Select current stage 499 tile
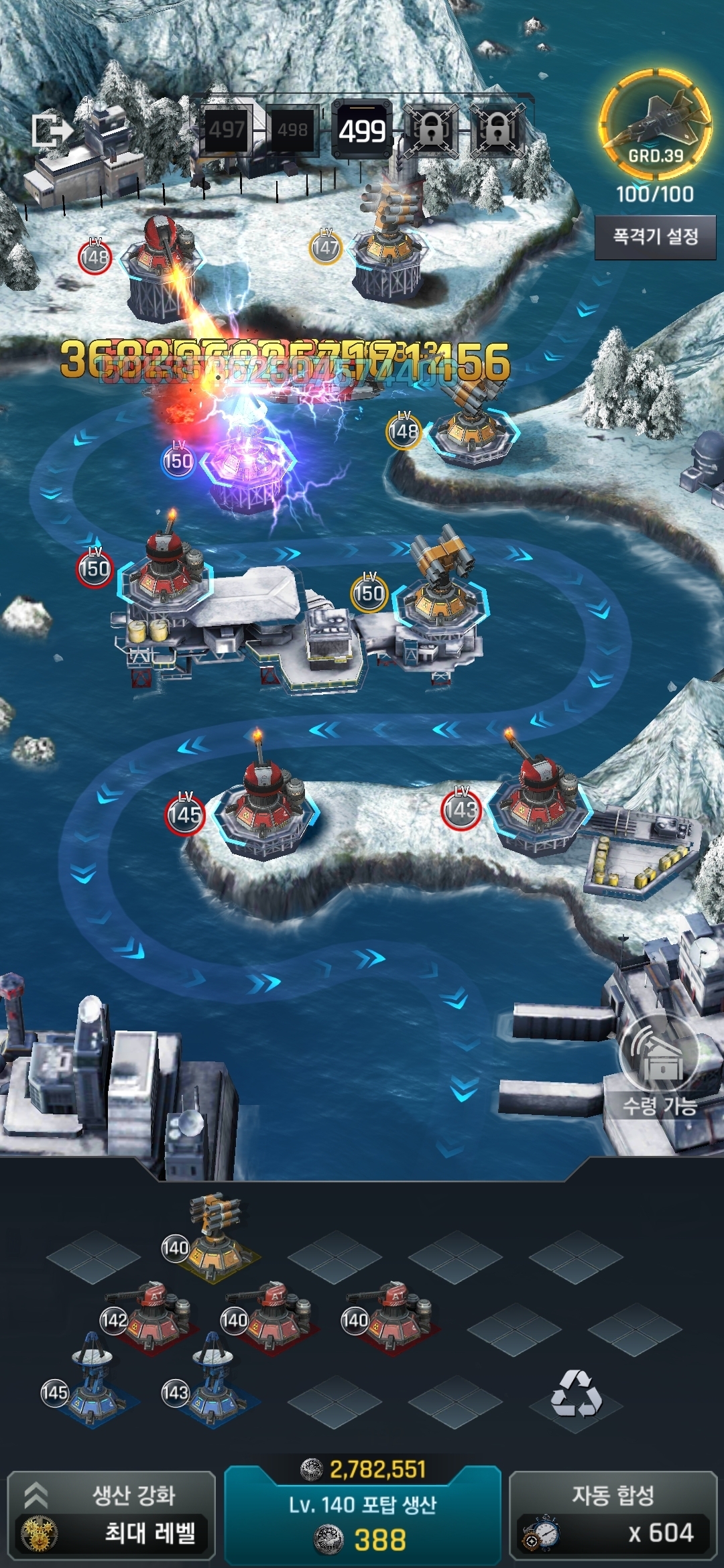 pyautogui.click(x=362, y=131)
